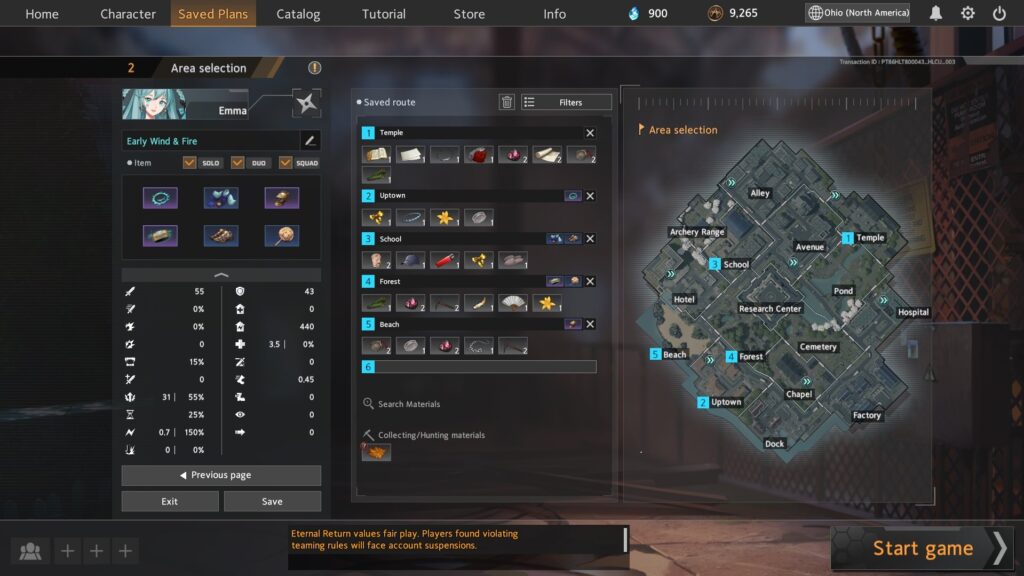Switch to the Character tab

(x=128, y=14)
